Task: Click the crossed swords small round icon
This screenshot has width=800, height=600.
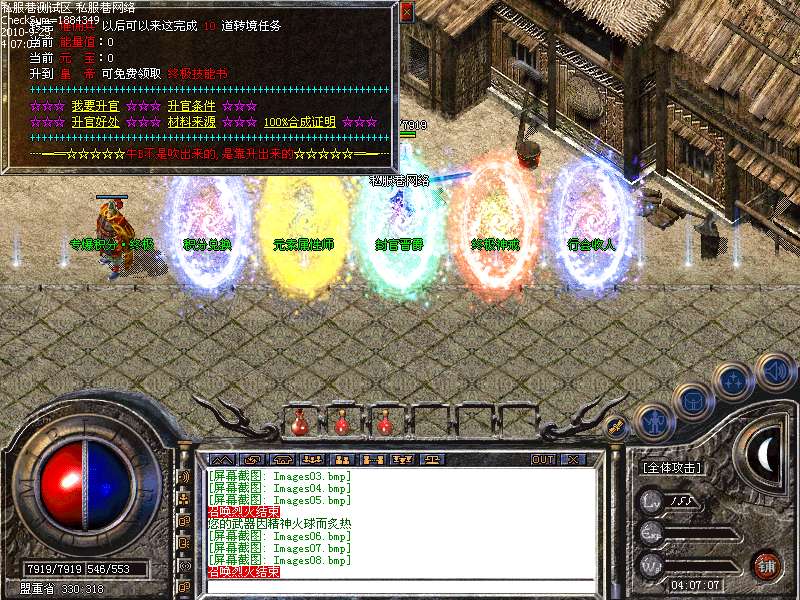Action: click(x=617, y=426)
